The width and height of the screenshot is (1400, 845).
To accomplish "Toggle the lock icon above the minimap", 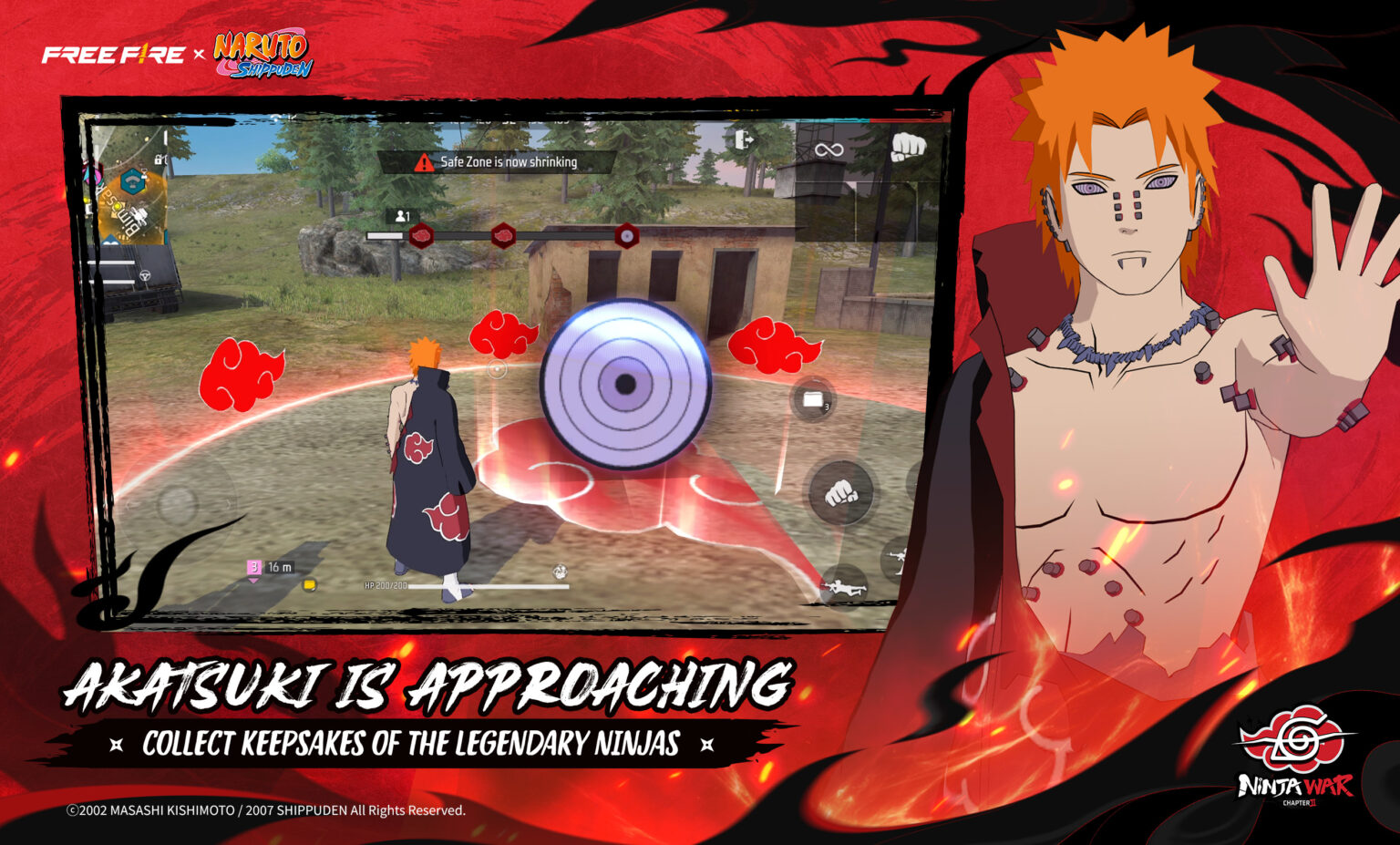I will (158, 160).
